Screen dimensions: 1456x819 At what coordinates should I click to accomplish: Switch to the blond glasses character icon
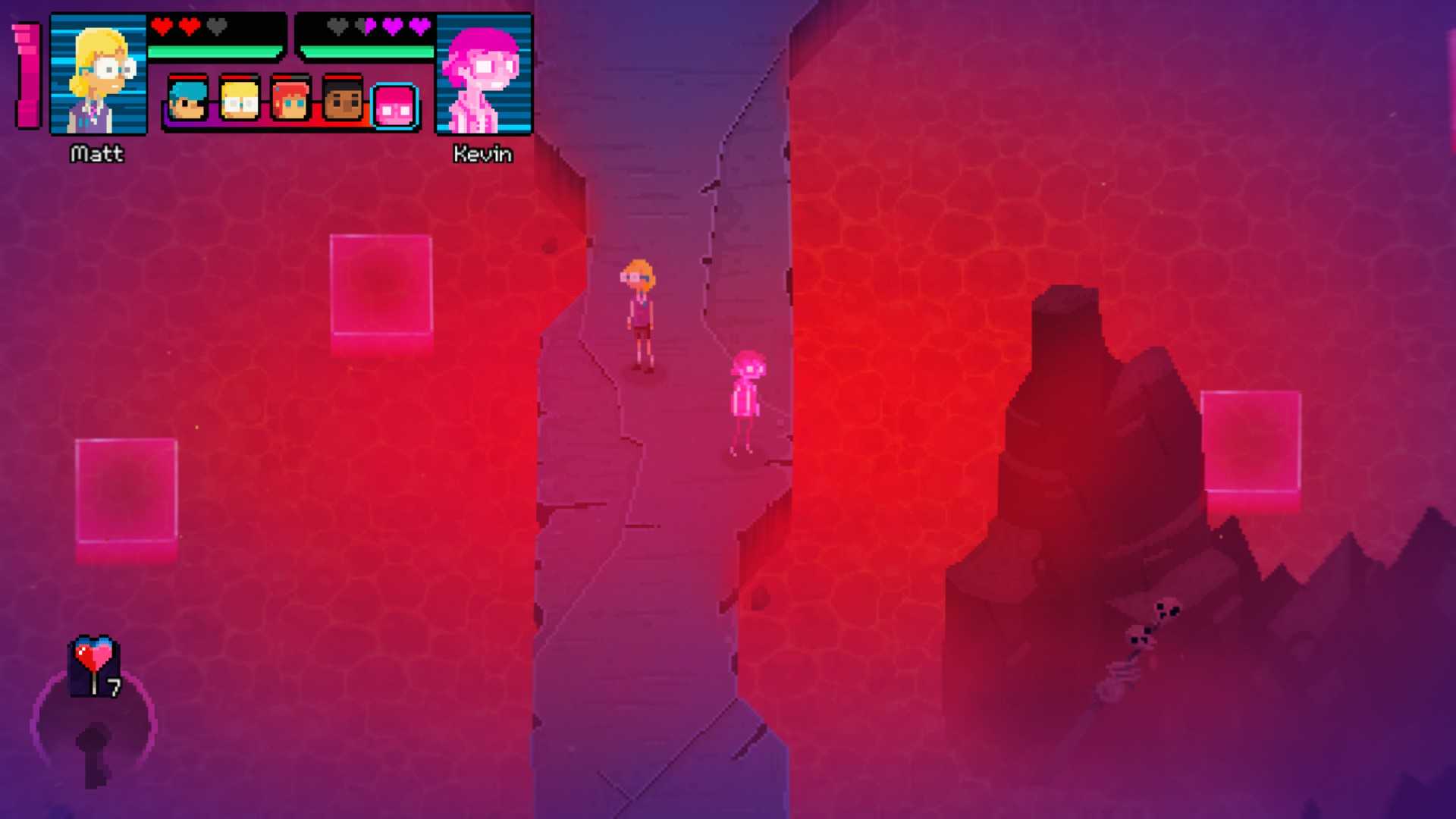coord(239,99)
